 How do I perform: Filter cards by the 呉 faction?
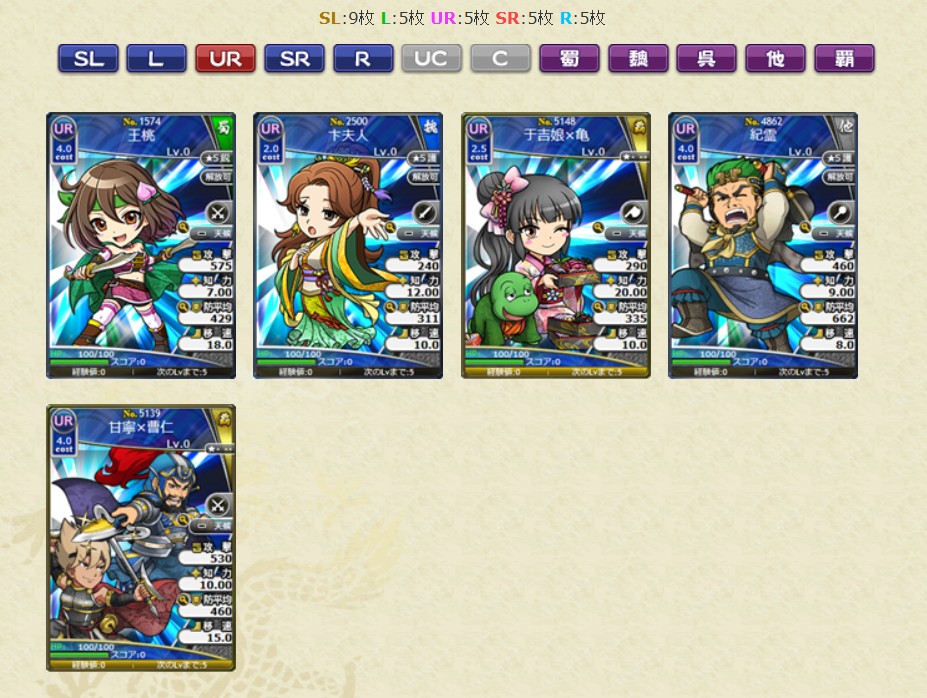pyautogui.click(x=706, y=59)
